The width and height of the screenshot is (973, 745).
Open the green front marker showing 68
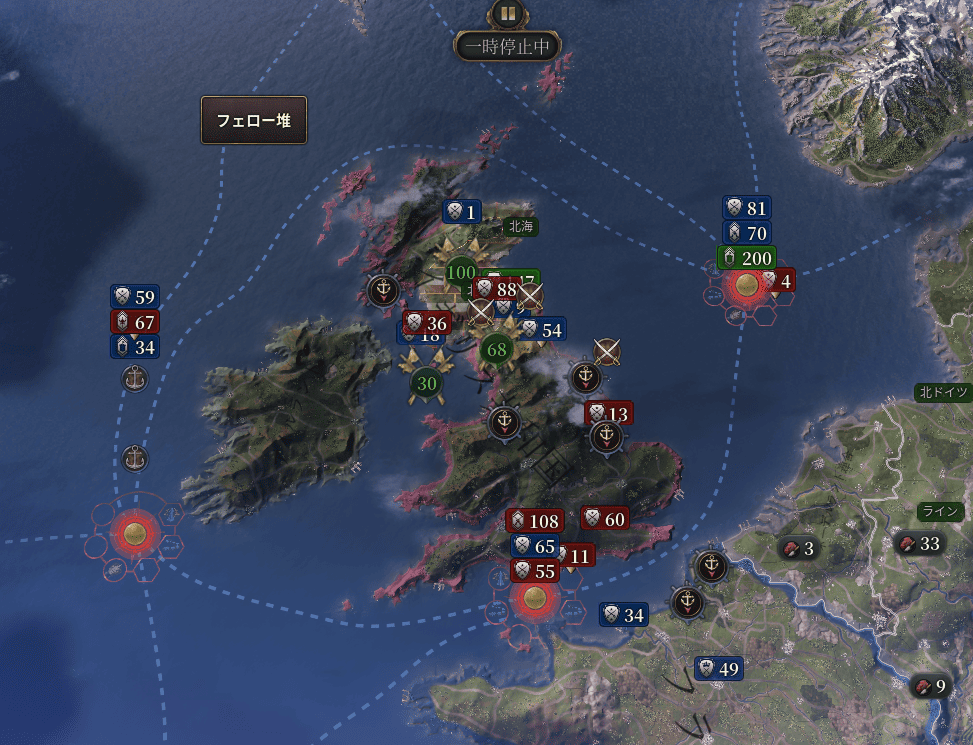tap(496, 350)
